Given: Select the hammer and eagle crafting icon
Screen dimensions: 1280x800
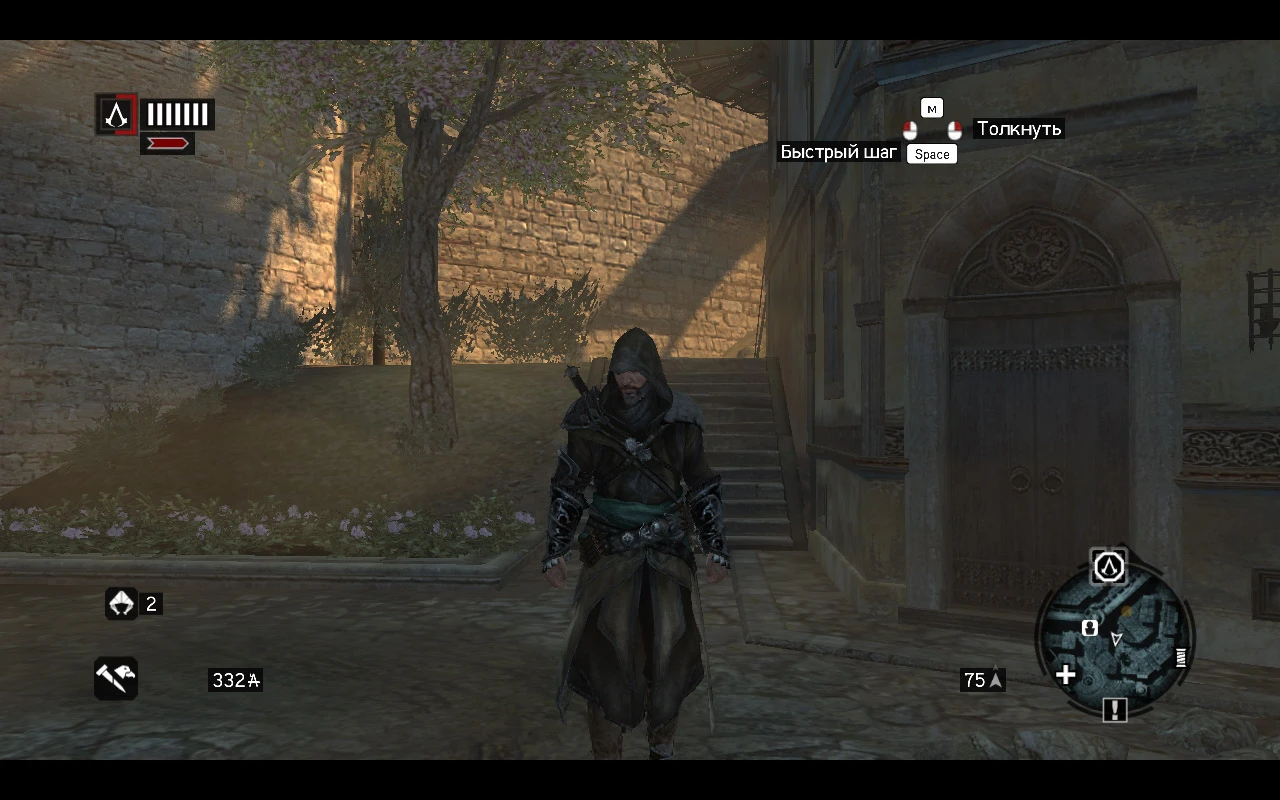Looking at the screenshot, I should 115,678.
